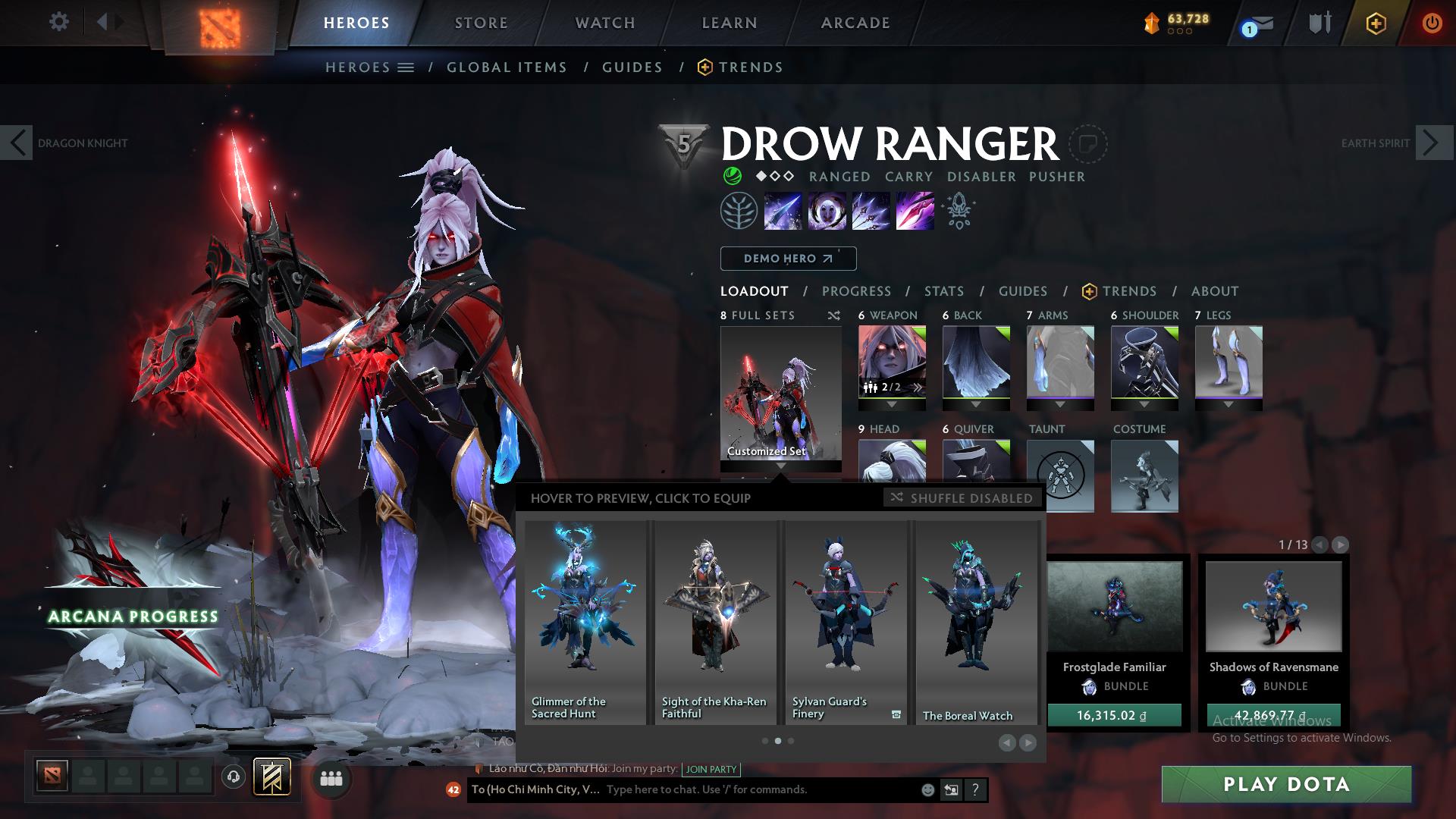This screenshot has height=819, width=1456.
Task: Click the SHUFFLE DISABLED toggle
Action: tap(962, 498)
